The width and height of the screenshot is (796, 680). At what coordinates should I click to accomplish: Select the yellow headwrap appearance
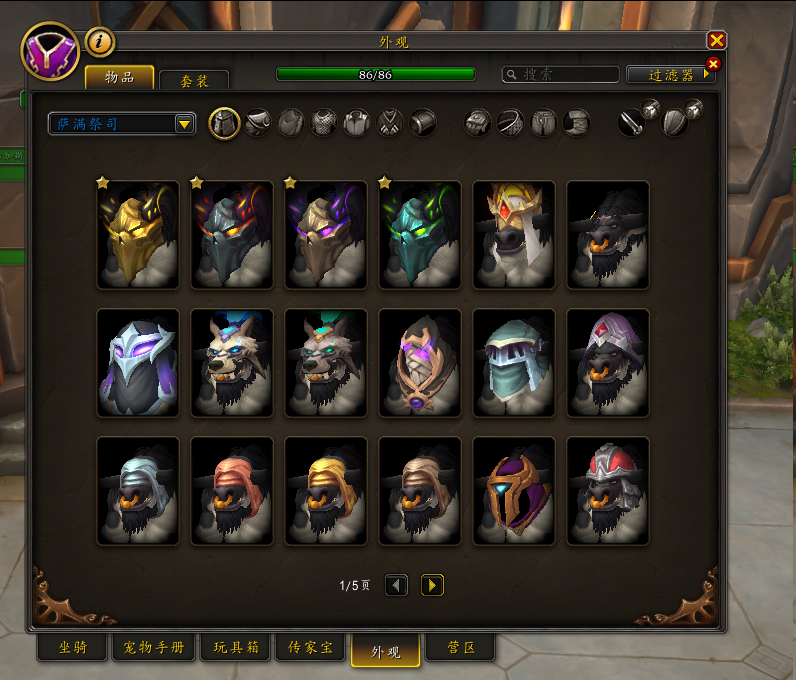pos(326,490)
